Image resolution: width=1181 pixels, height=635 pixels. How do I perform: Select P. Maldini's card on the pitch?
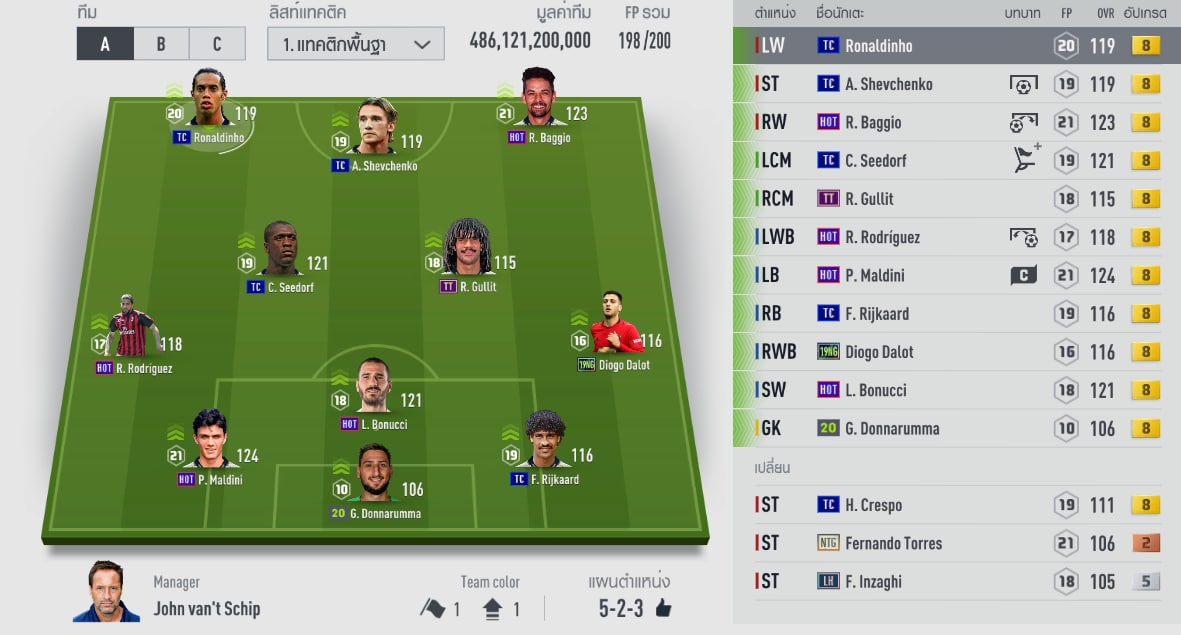209,442
